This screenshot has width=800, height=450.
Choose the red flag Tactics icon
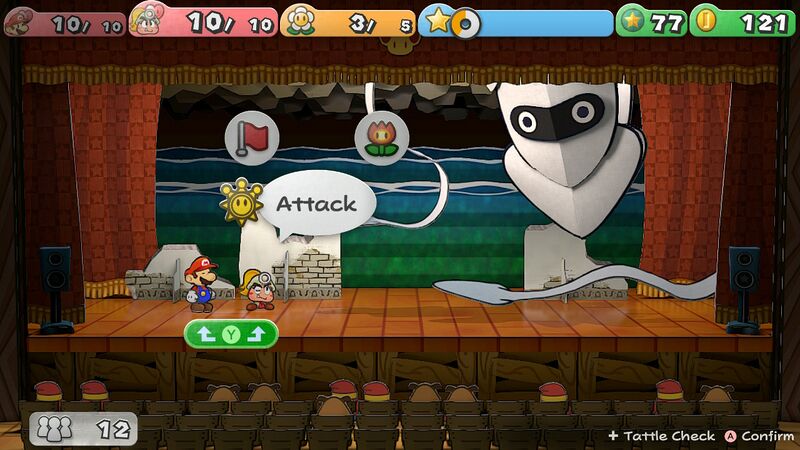pyautogui.click(x=250, y=137)
